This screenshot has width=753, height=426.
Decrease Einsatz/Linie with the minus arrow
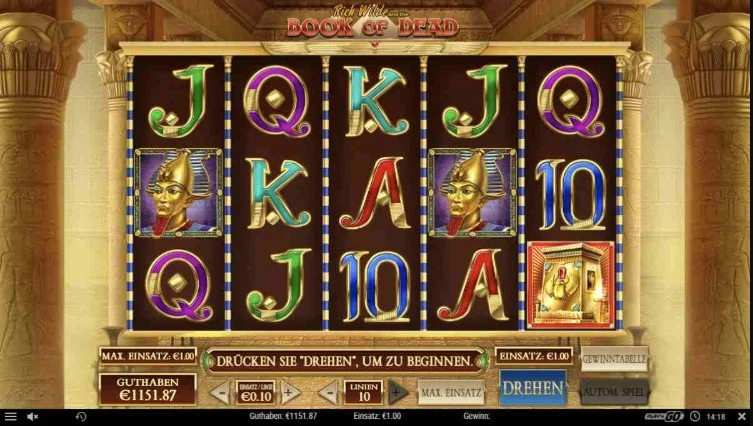coord(221,392)
